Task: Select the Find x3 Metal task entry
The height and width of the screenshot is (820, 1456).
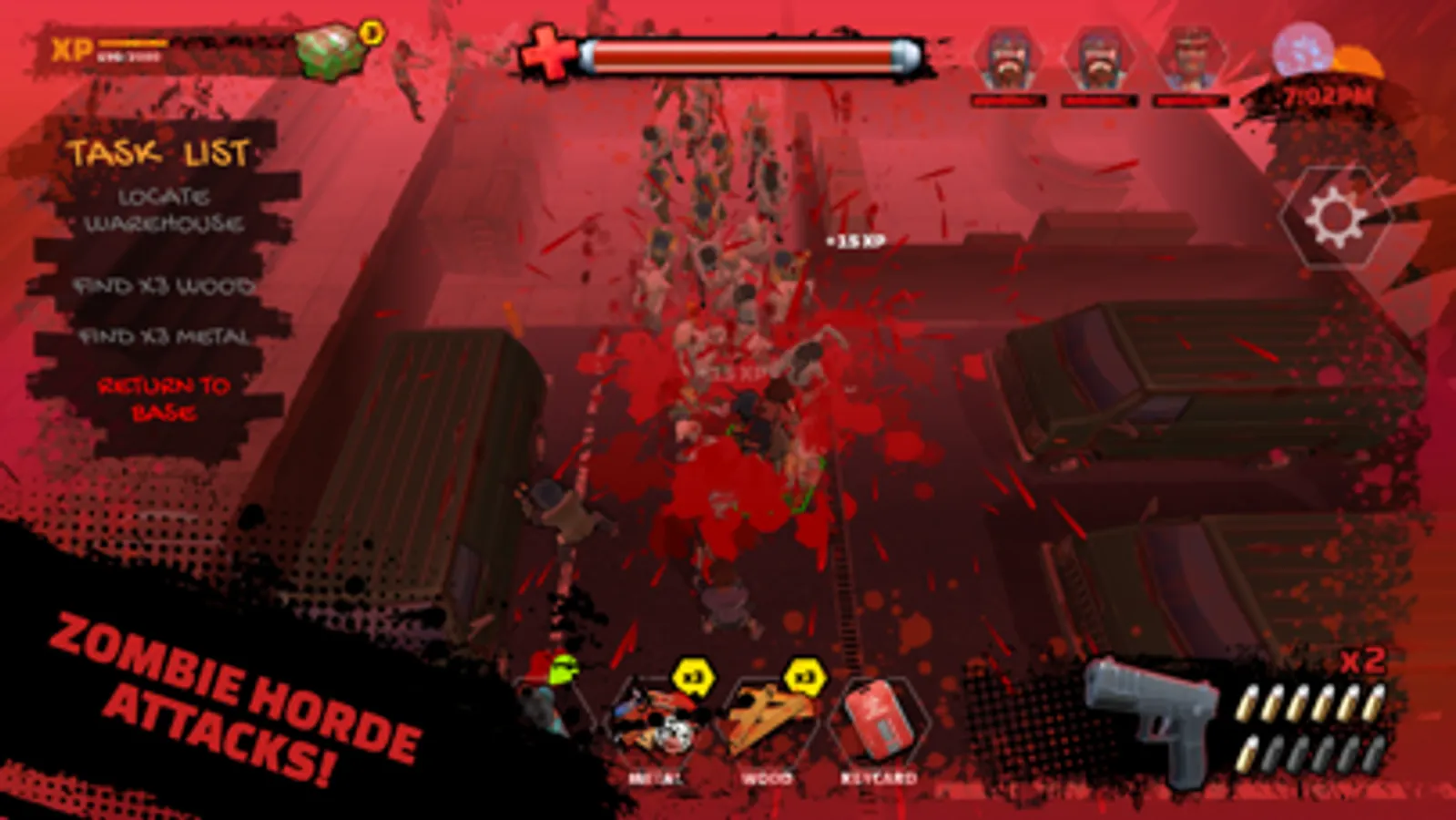Action: [166, 337]
